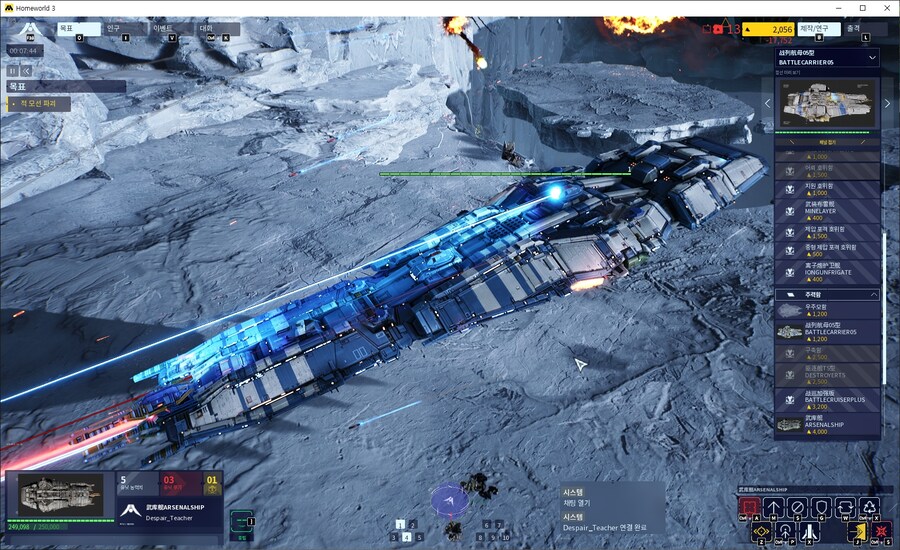Build an ARSENALSHIP from the capital list
Image resolution: width=900 pixels, height=550 pixels.
(828, 426)
